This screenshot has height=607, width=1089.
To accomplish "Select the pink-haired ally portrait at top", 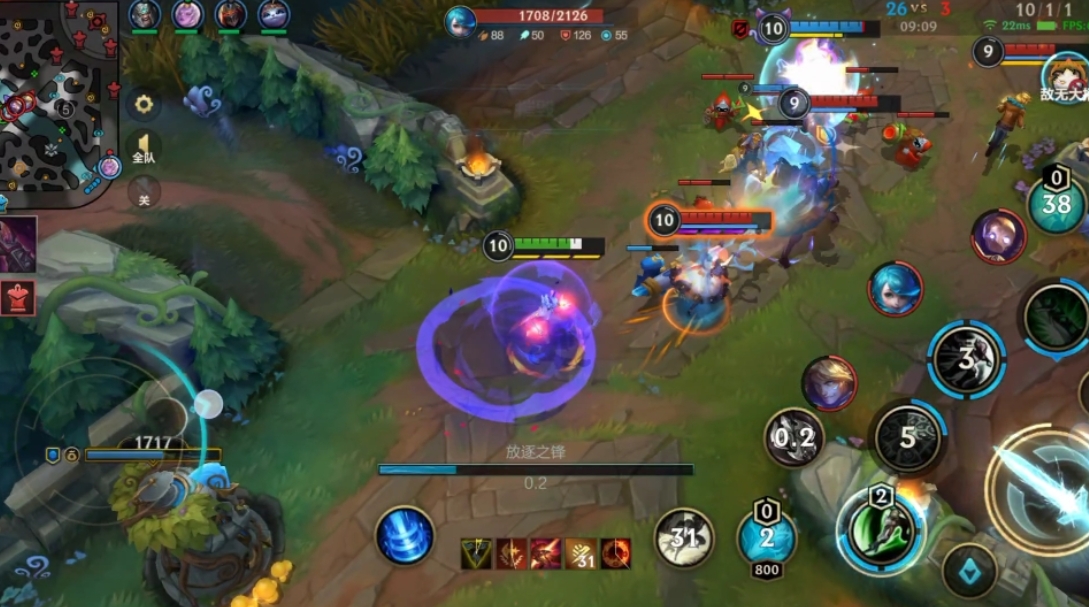I will pyautogui.click(x=188, y=15).
